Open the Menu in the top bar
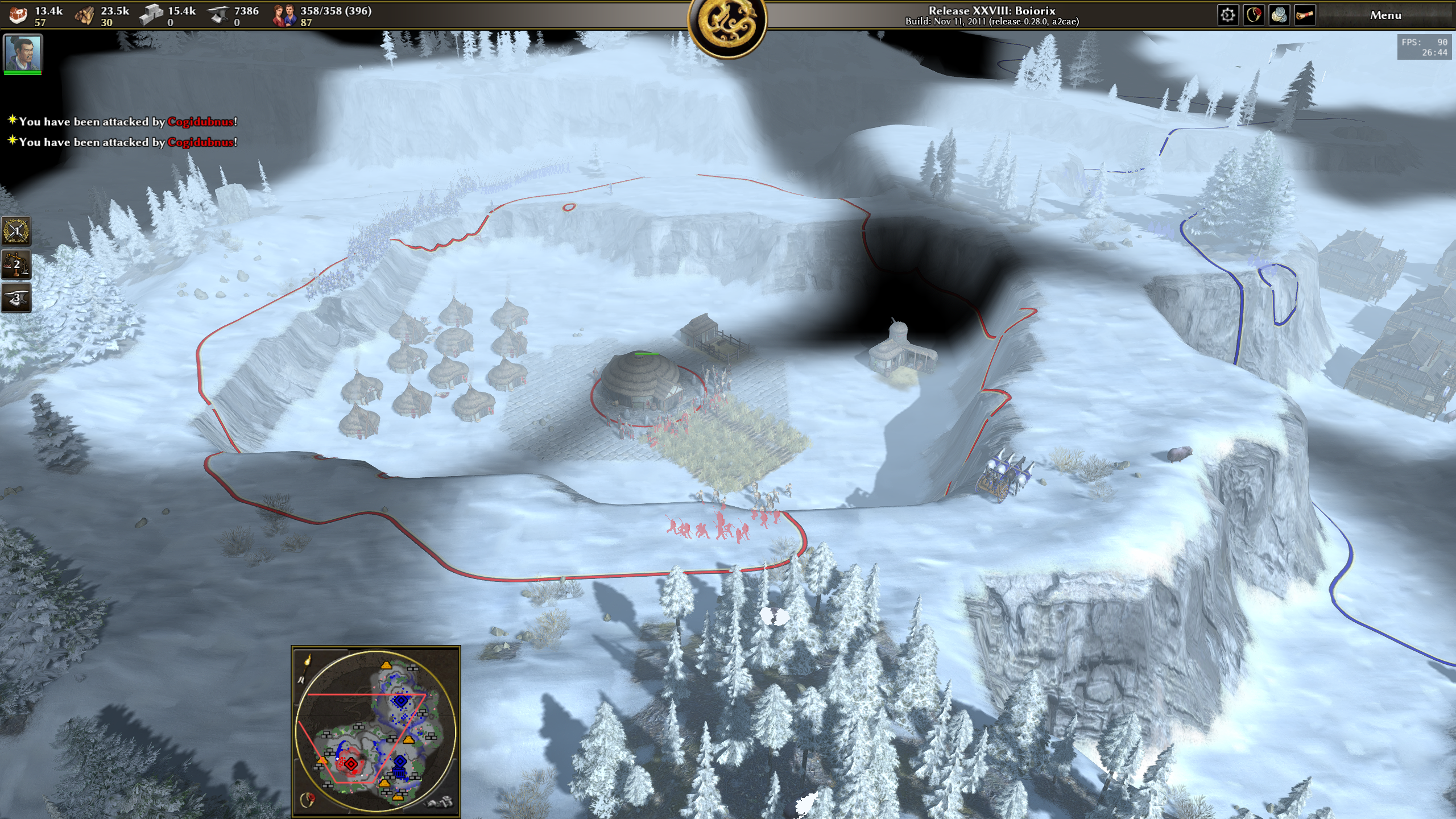Viewport: 1456px width, 819px height. (1385, 15)
